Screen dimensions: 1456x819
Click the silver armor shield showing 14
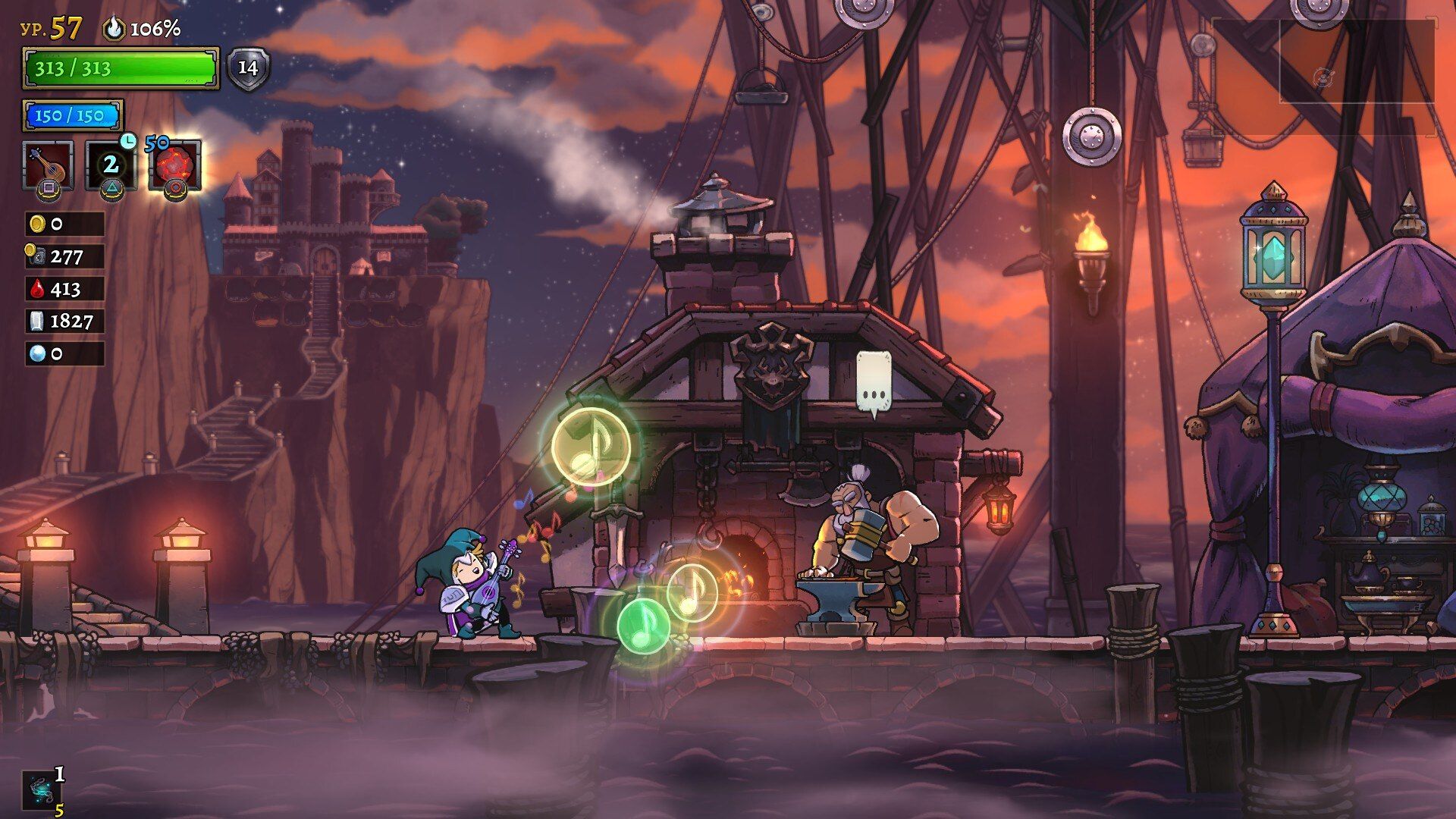click(x=247, y=68)
